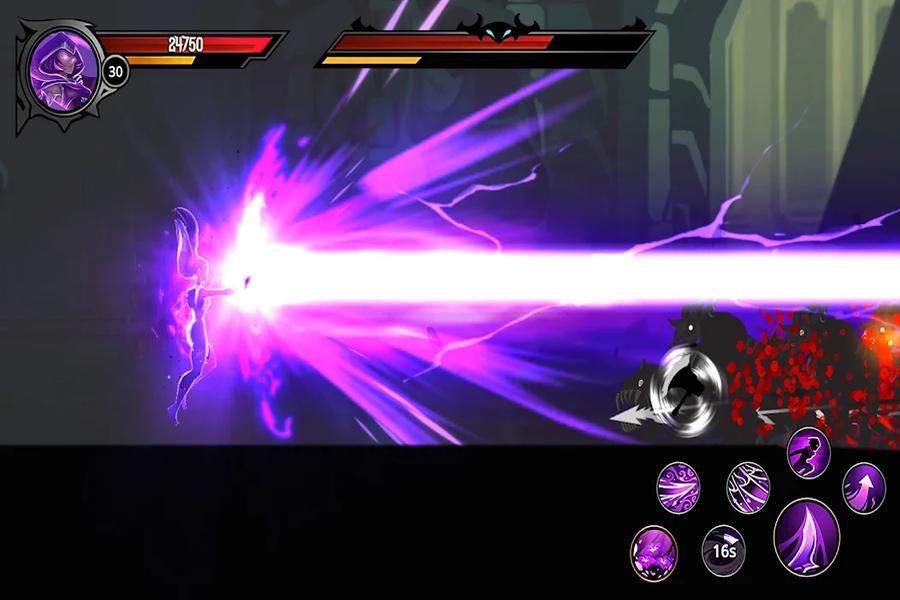This screenshot has height=600, width=900.
Task: Cast the multi-slash claw streaks skill
Action: (x=747, y=486)
